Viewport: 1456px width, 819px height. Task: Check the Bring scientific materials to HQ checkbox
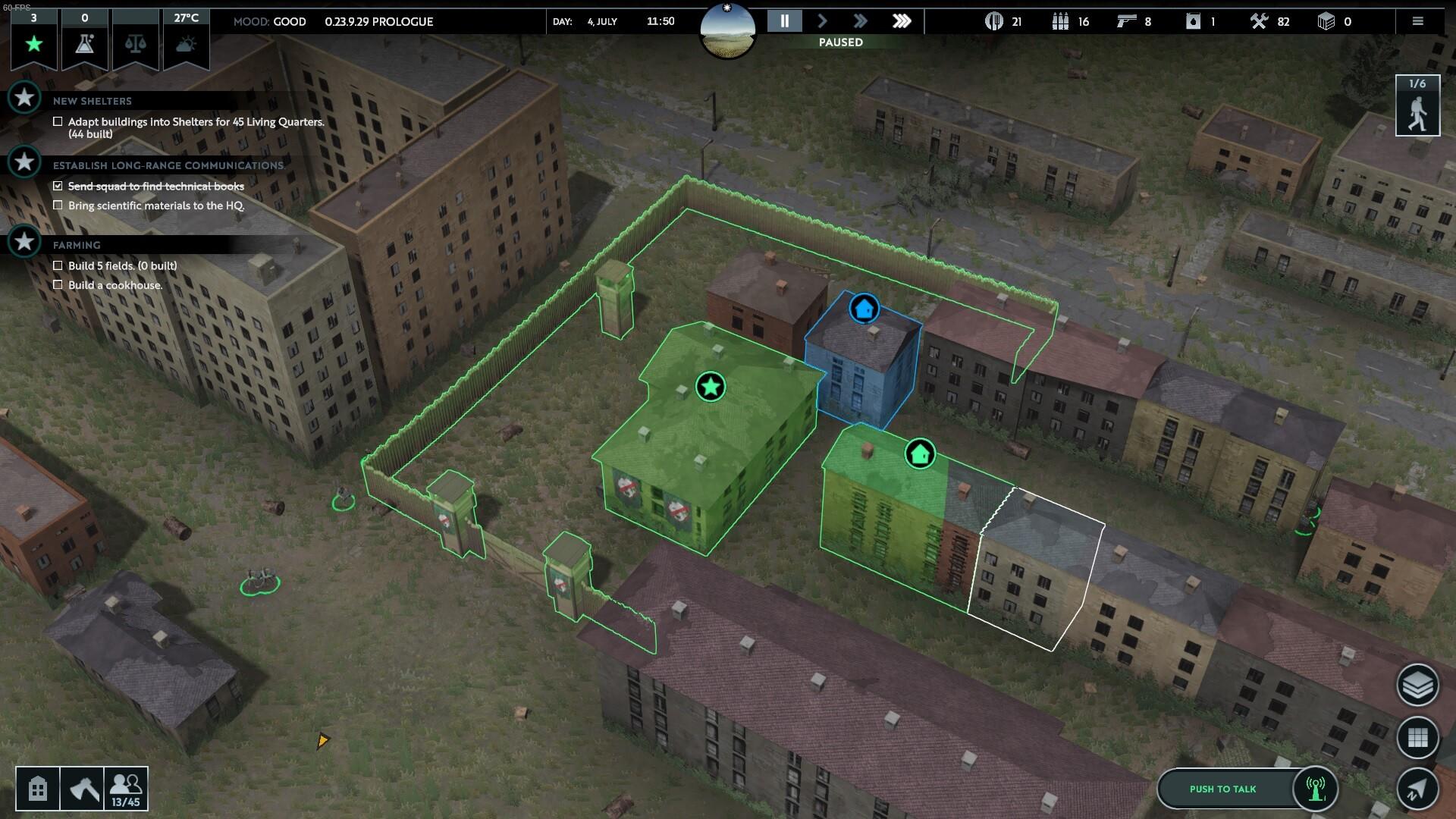(x=58, y=205)
